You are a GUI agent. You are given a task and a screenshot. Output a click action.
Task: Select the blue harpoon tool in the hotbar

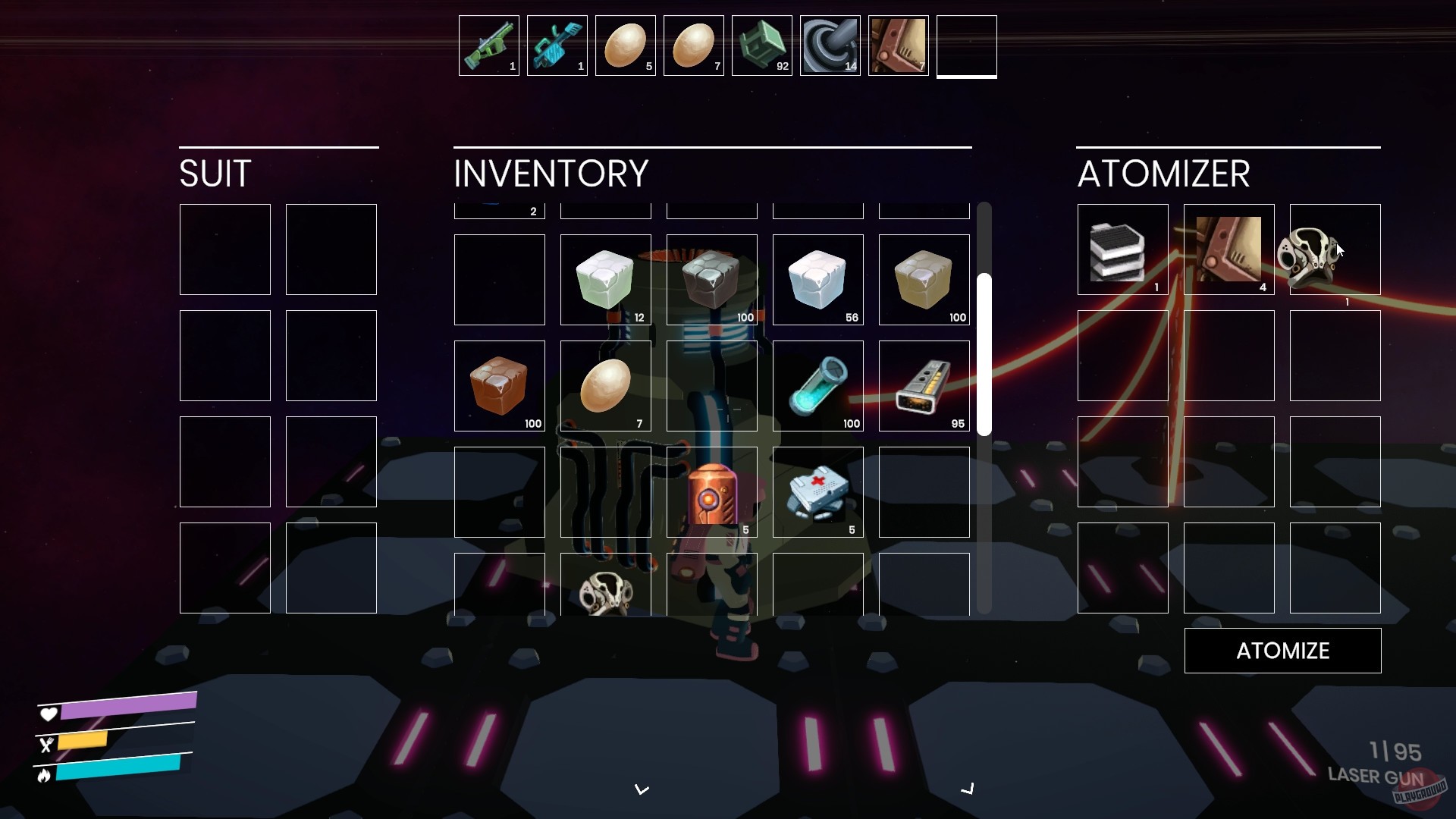pos(557,44)
